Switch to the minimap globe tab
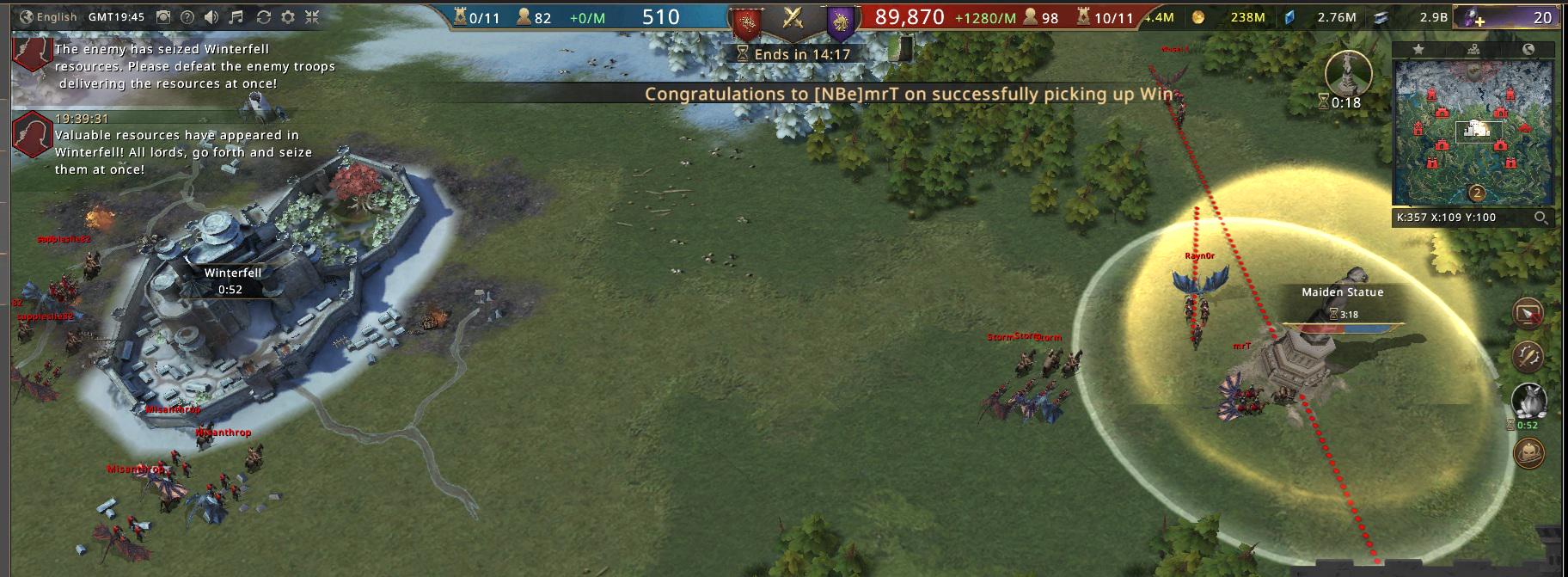1568x577 pixels. [x=1528, y=49]
